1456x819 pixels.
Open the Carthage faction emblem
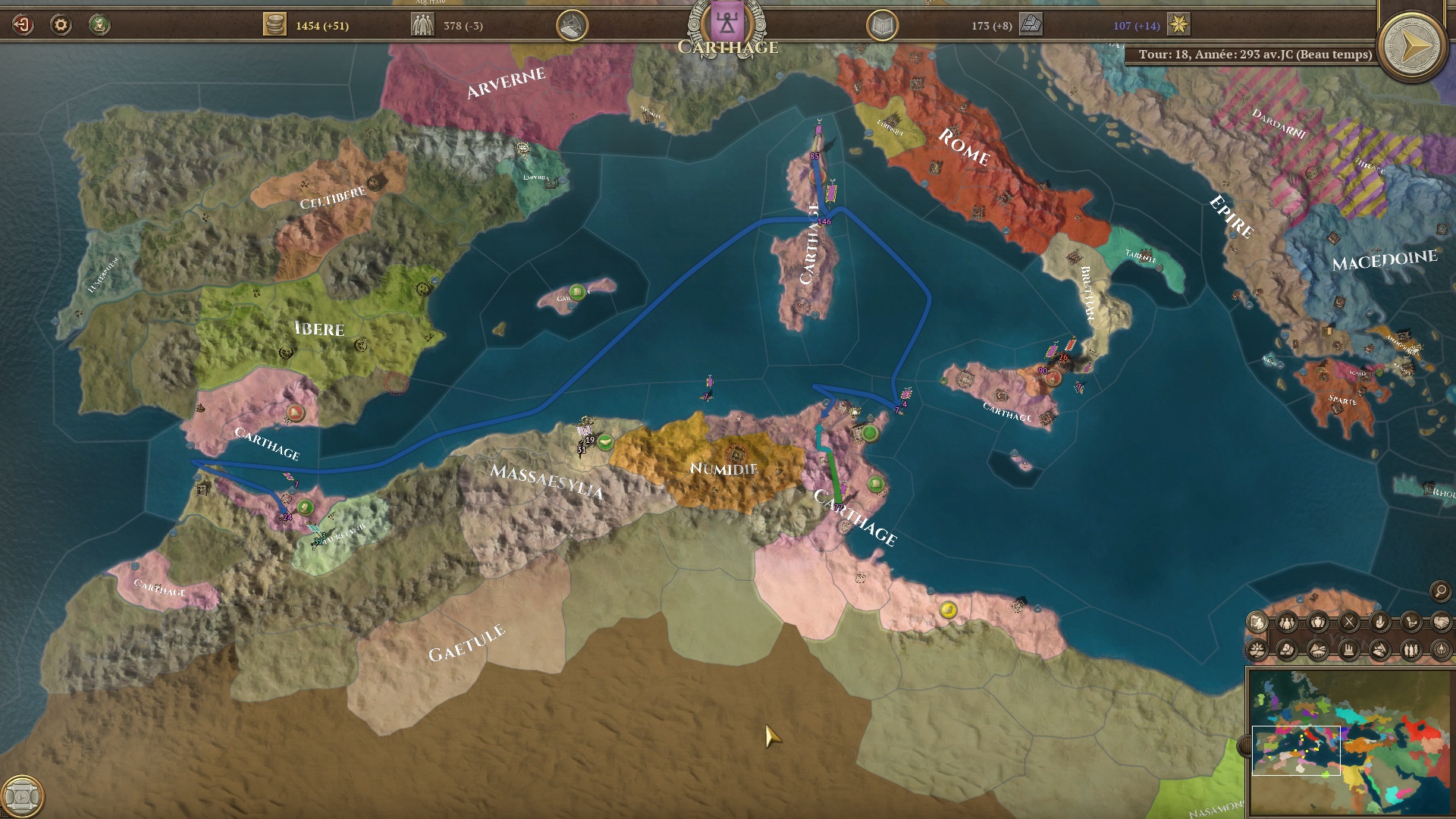727,23
